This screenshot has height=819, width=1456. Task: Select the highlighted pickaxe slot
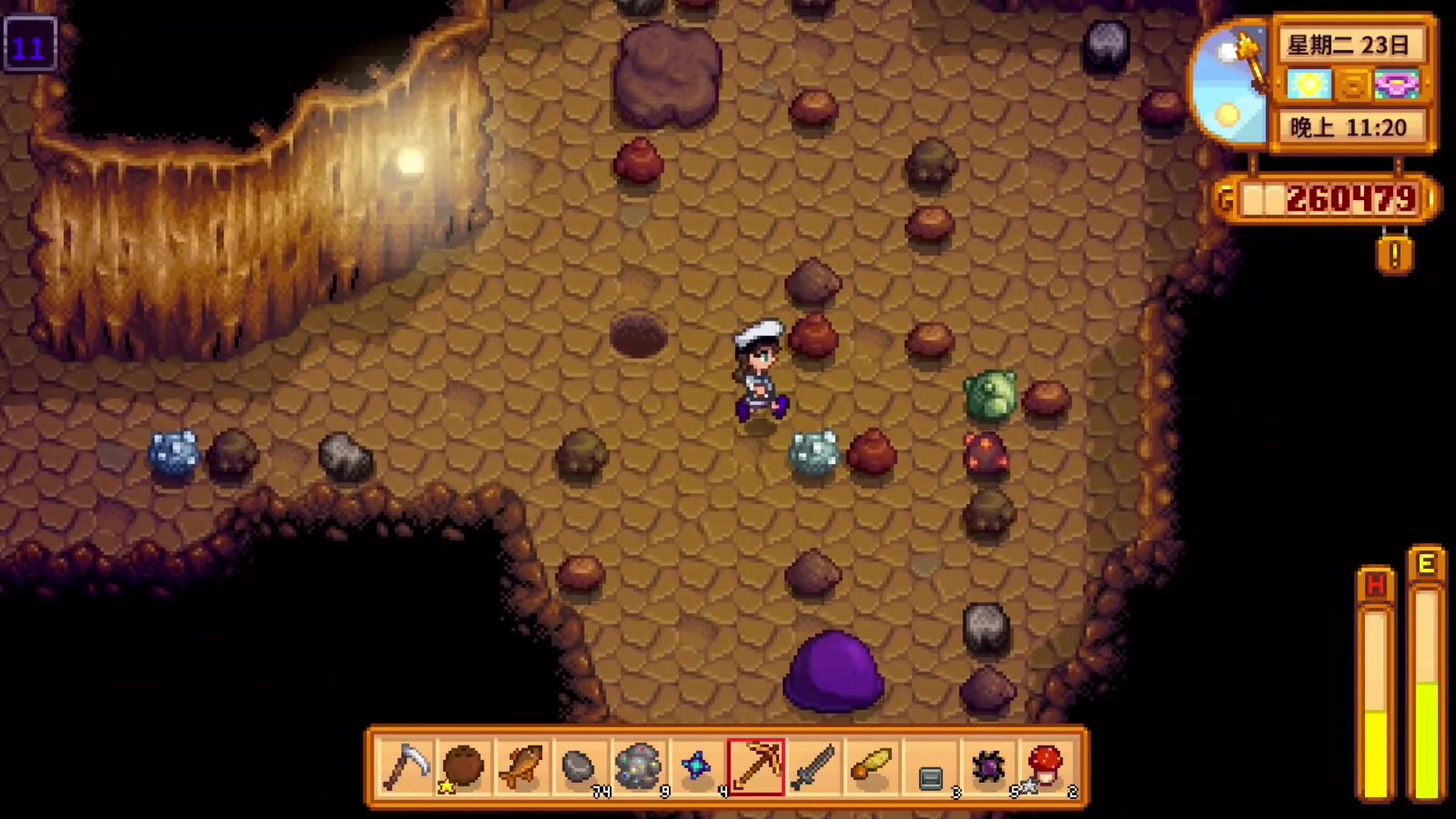point(755,767)
